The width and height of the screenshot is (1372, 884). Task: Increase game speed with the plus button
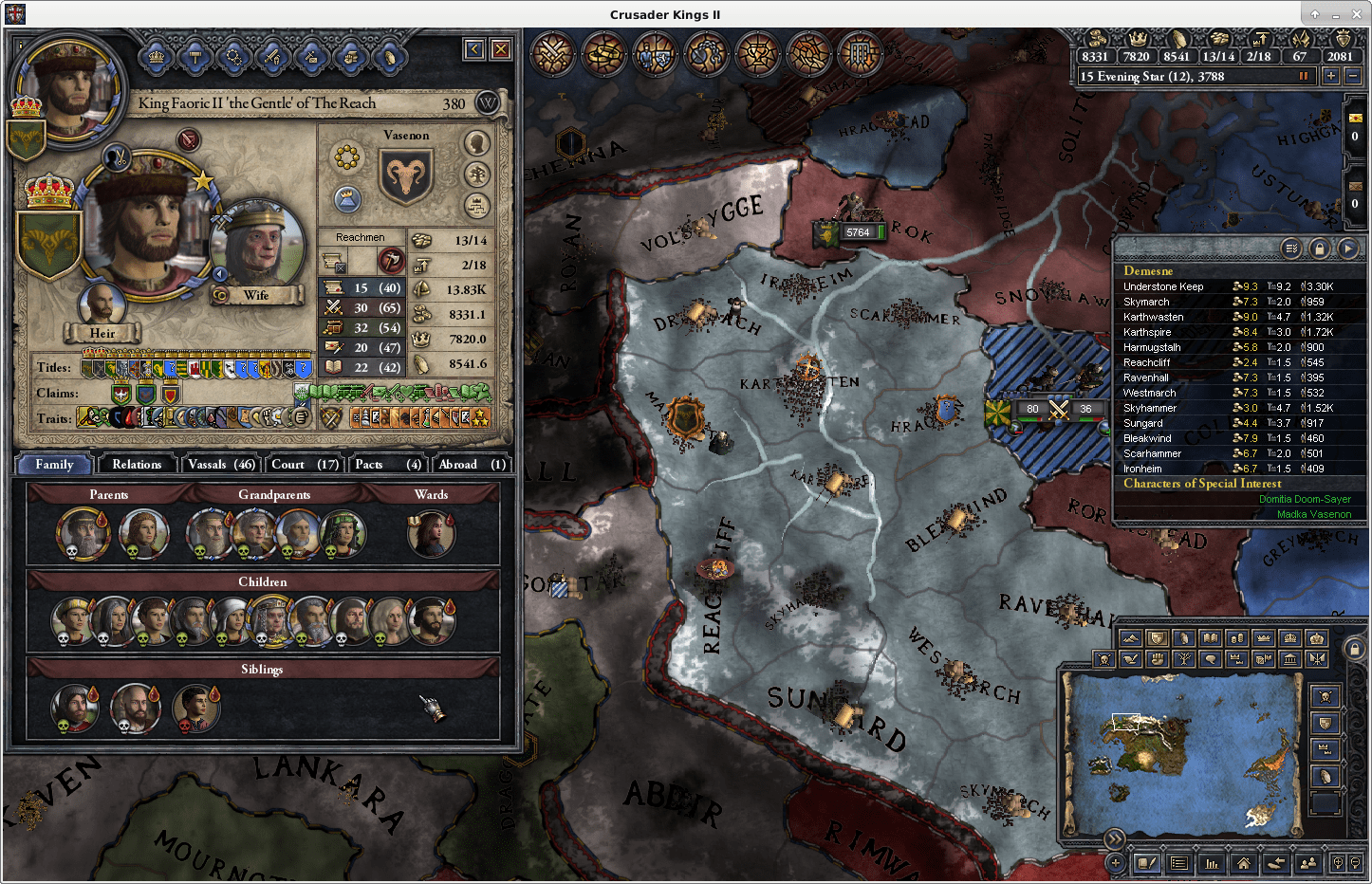click(x=1331, y=76)
